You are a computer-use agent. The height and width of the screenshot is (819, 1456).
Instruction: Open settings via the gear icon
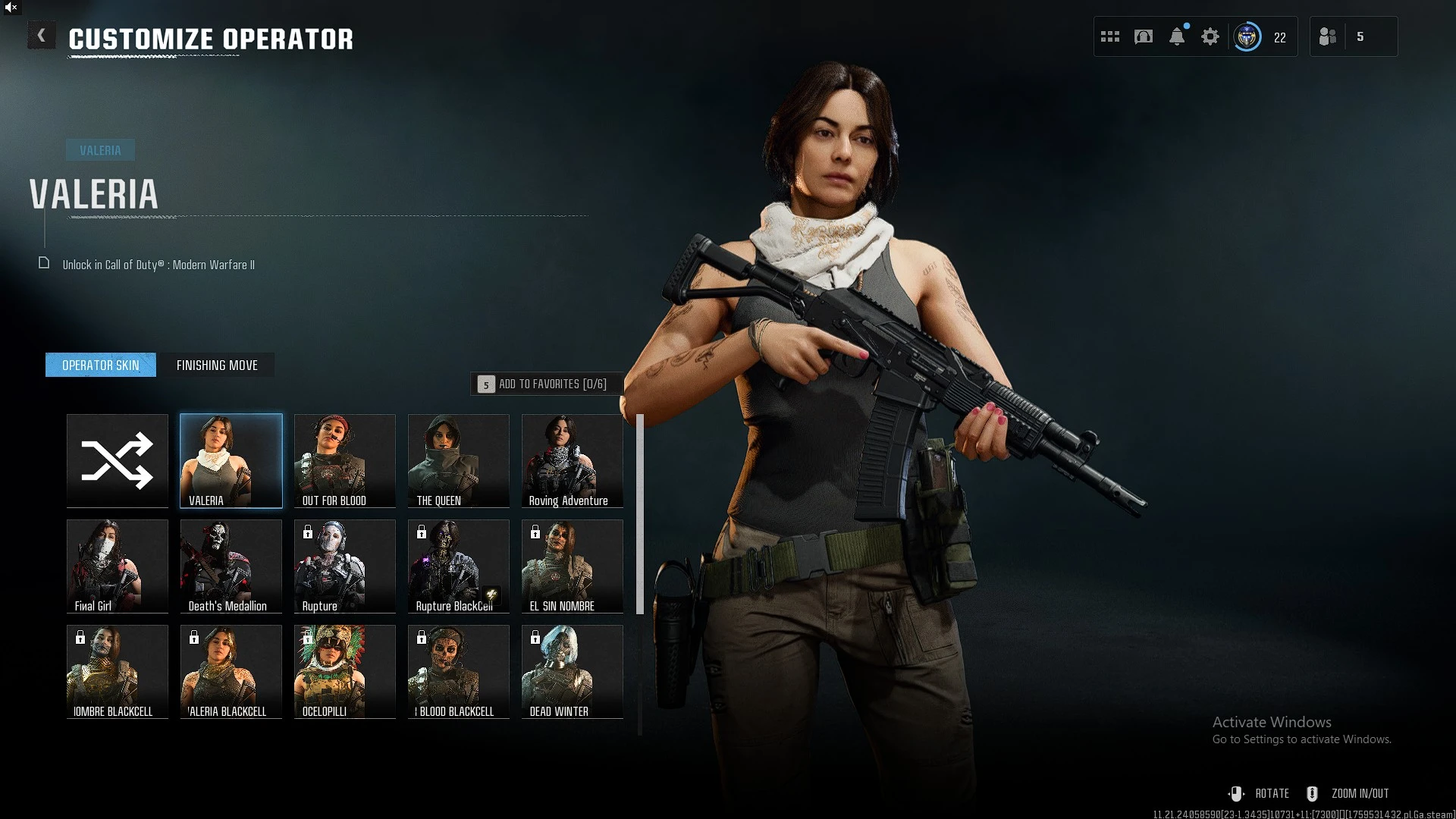pyautogui.click(x=1210, y=36)
